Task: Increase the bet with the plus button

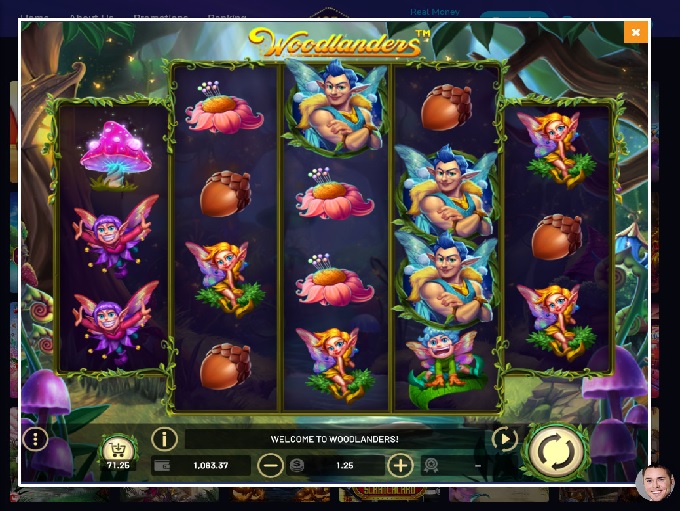Action: tap(400, 465)
